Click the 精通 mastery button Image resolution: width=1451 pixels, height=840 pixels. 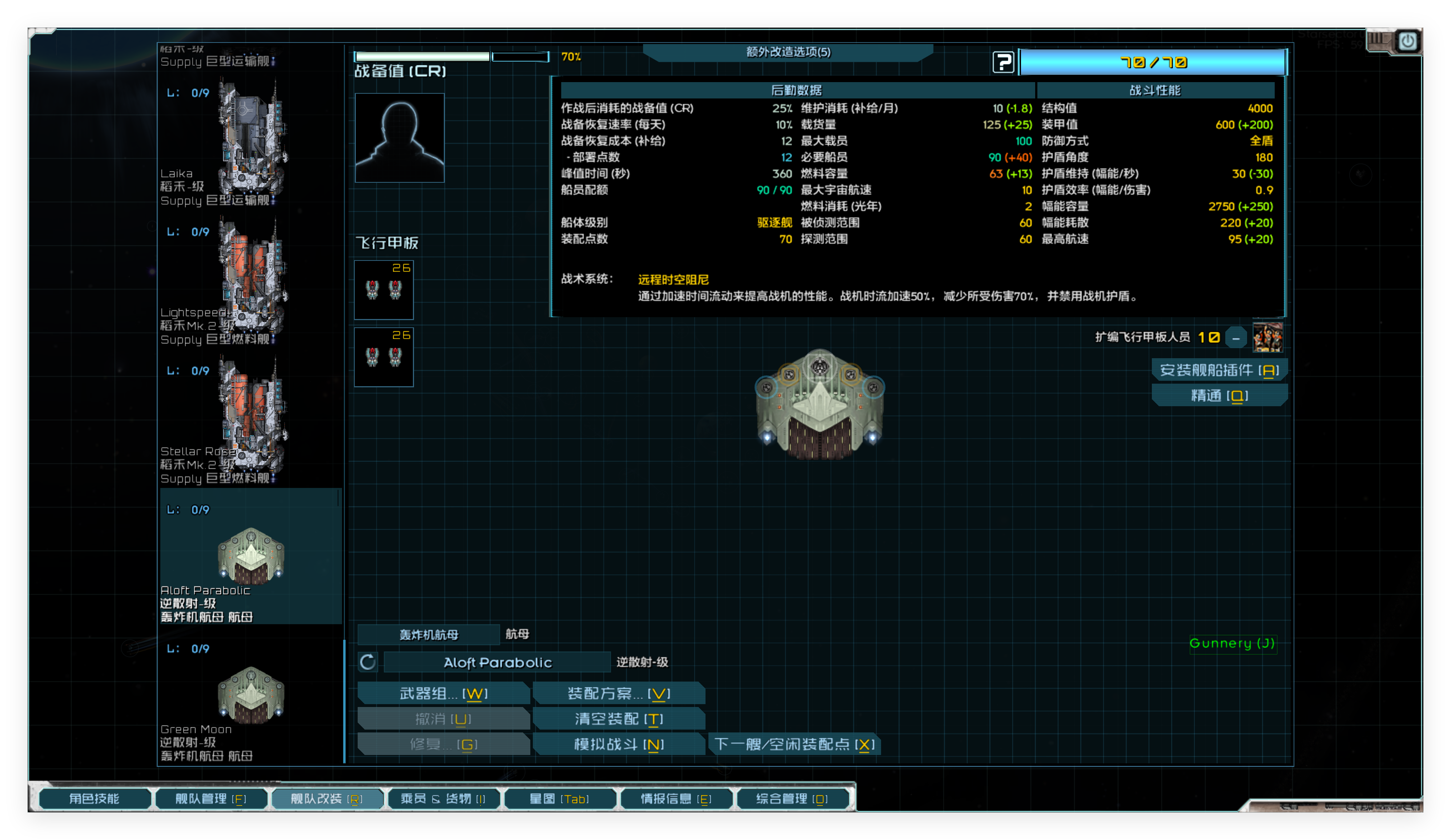tap(1219, 396)
